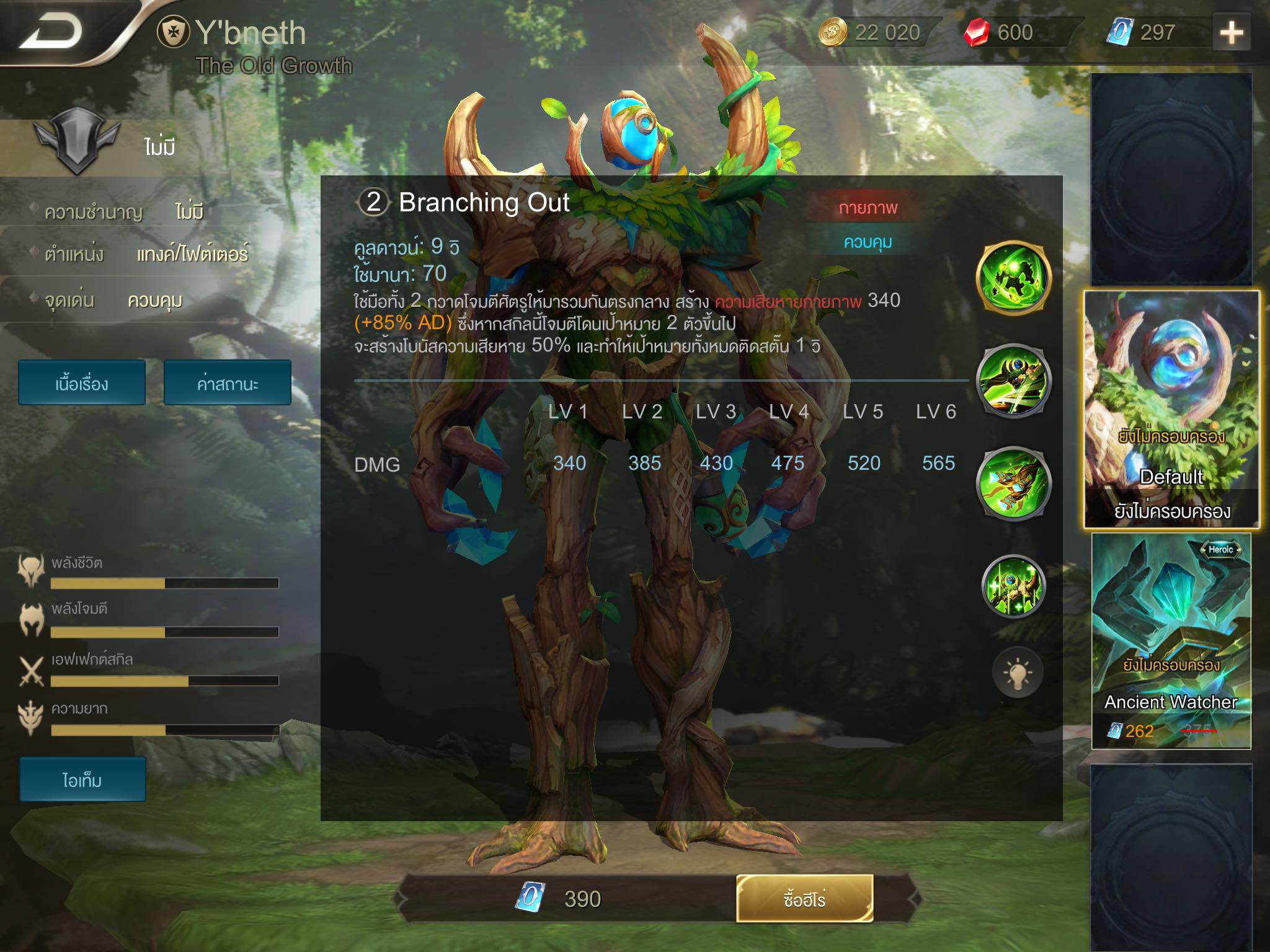Image resolution: width=1270 pixels, height=952 pixels.
Task: Show the fourth skill icon with green sparkles
Action: 1013,586
